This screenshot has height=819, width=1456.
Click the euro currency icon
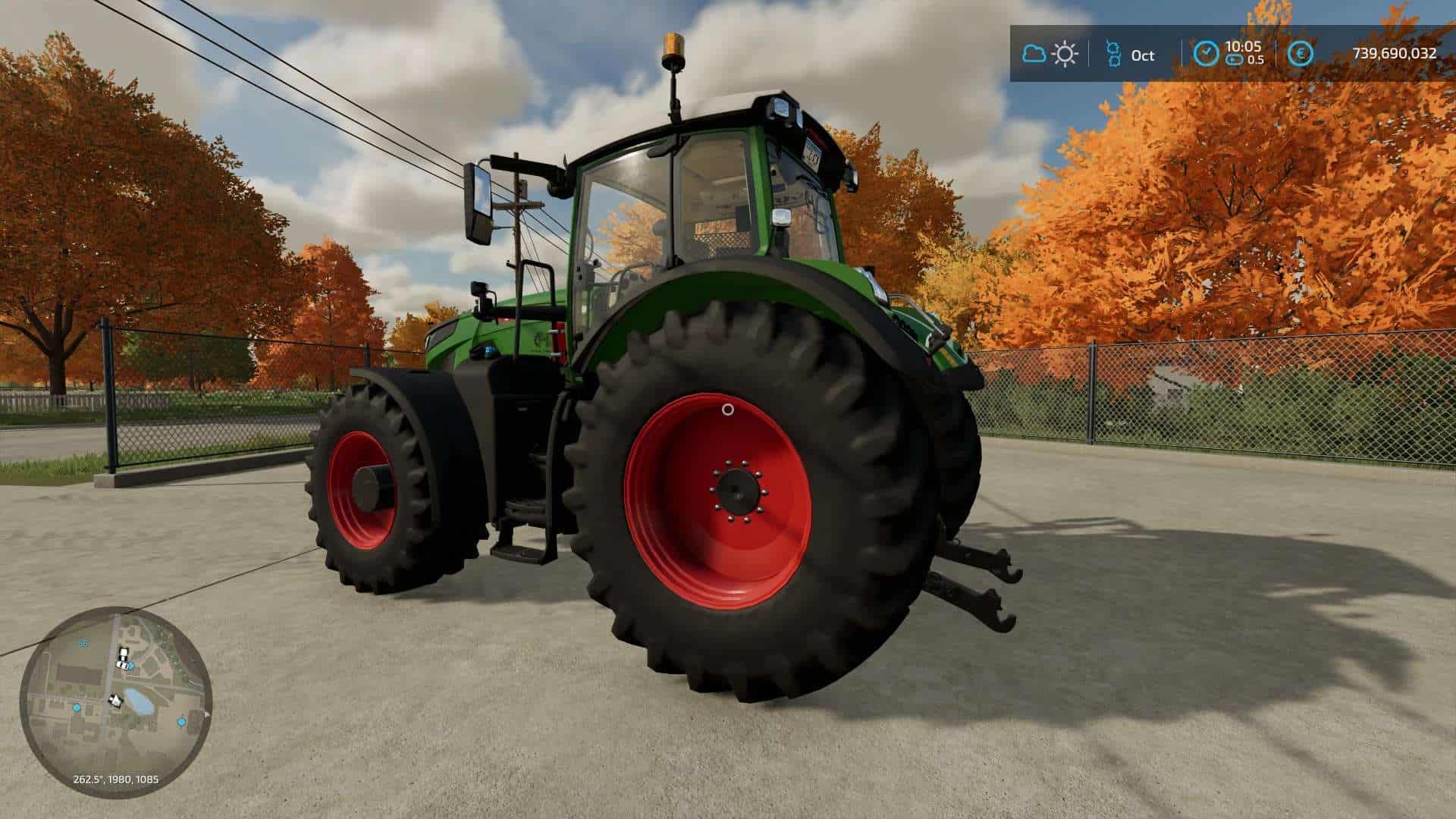coord(1301,54)
